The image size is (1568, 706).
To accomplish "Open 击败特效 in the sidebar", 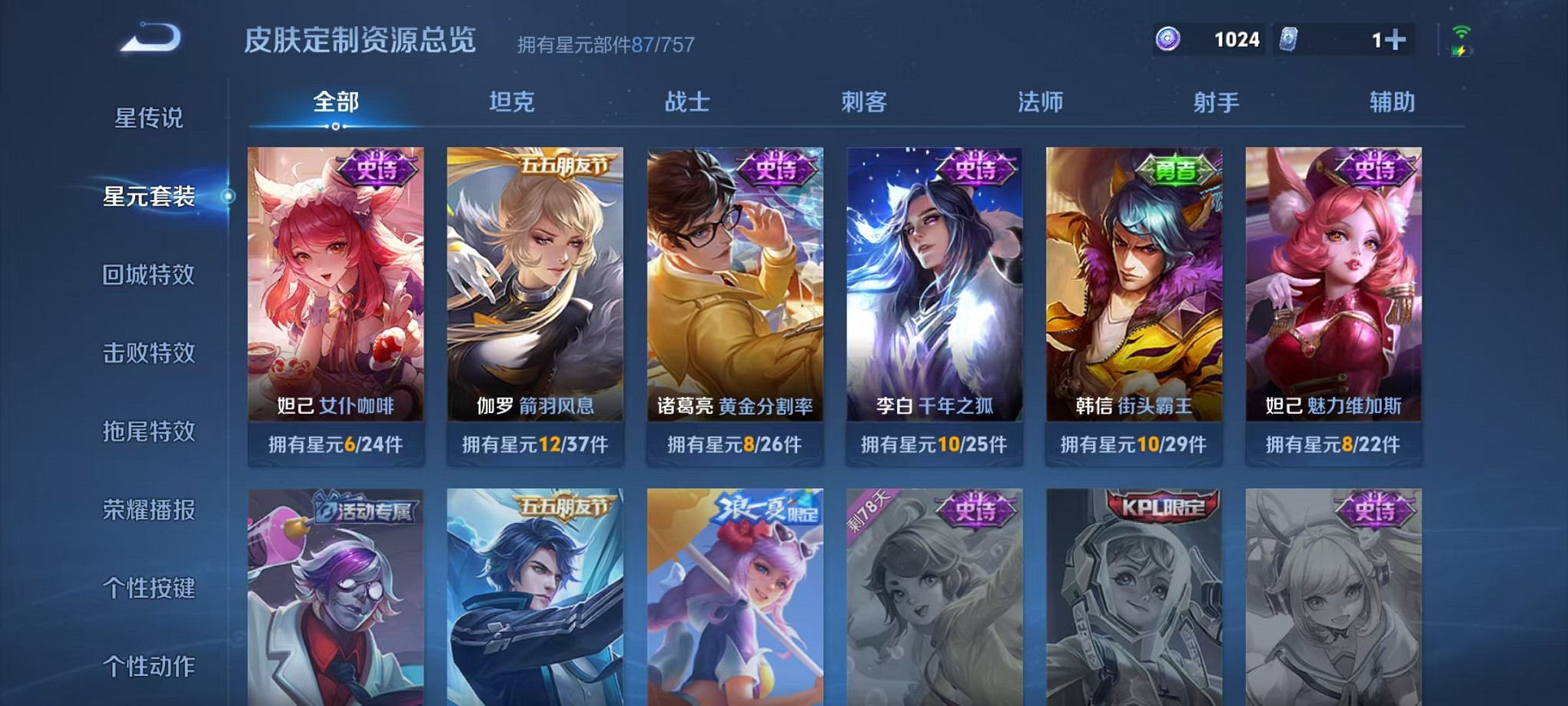I will click(147, 353).
